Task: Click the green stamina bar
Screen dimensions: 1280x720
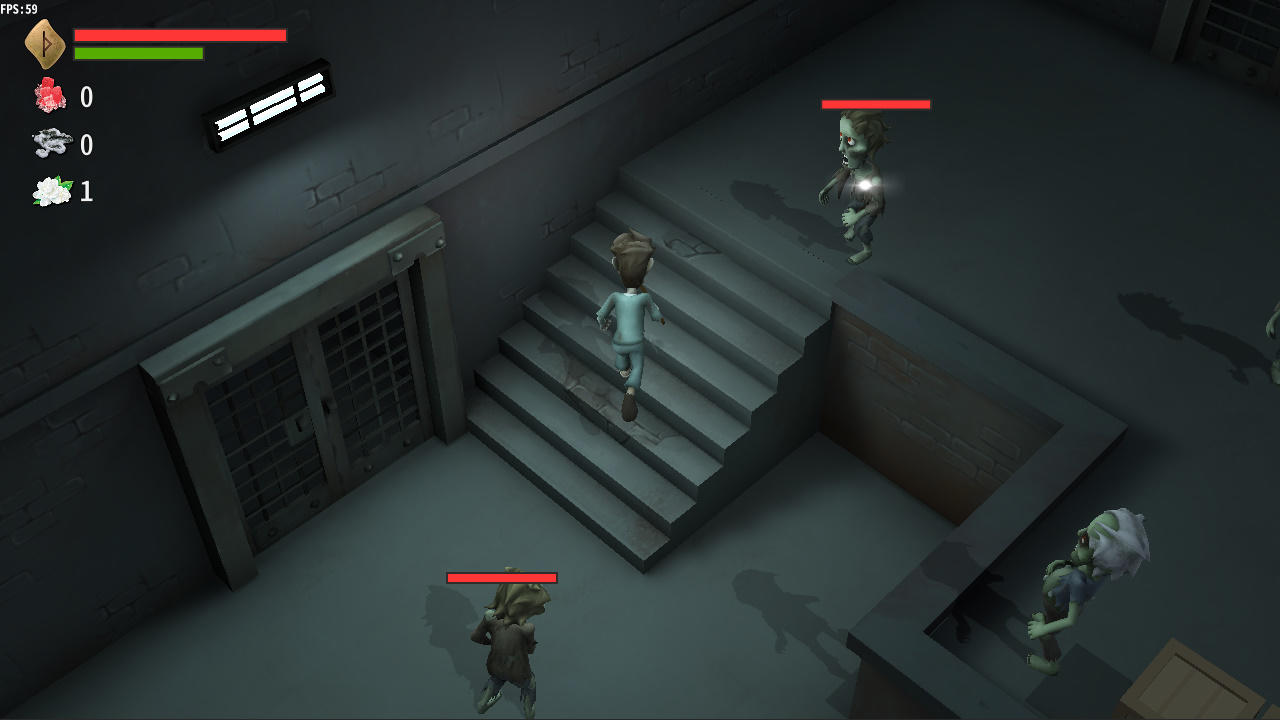Action: (140, 53)
